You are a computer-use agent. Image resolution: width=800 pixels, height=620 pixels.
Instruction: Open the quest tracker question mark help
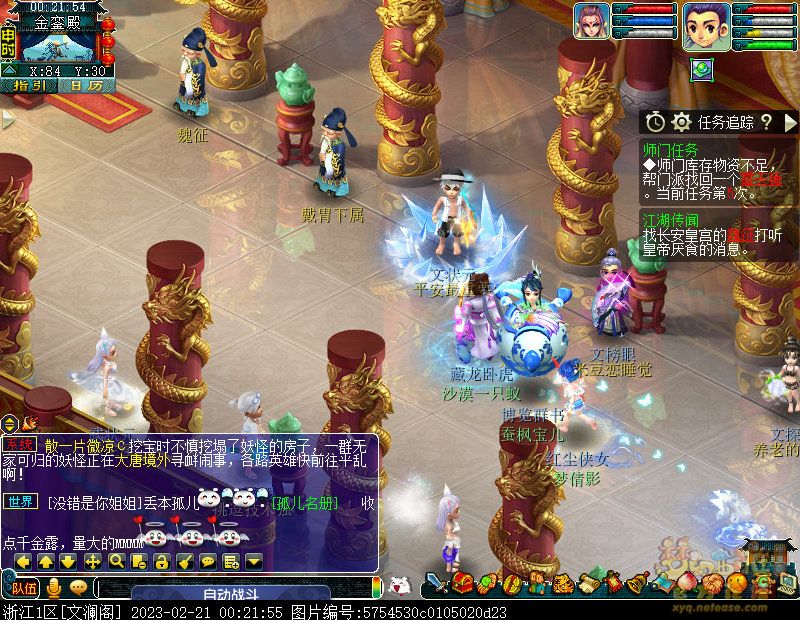766,122
